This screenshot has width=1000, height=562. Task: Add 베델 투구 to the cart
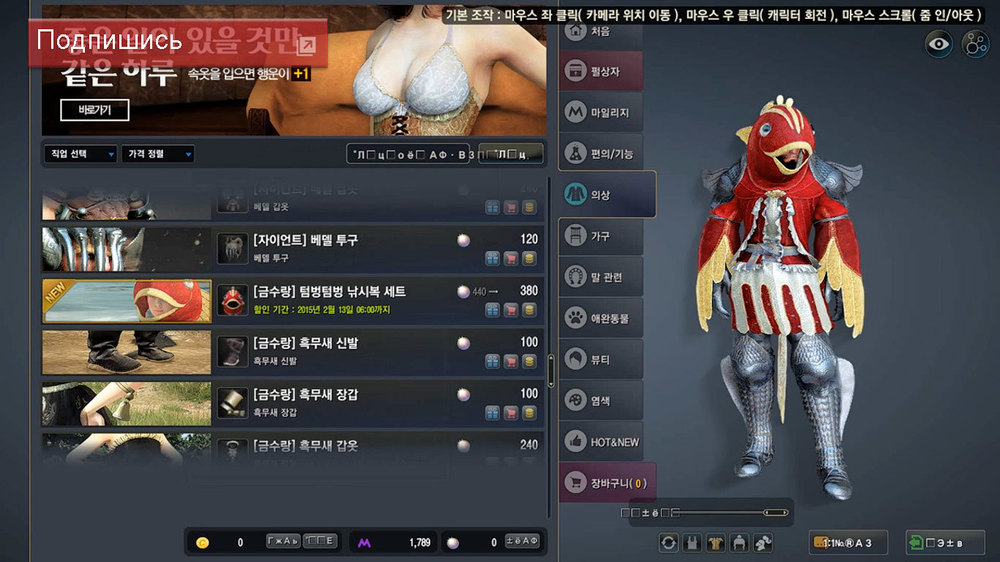point(511,258)
